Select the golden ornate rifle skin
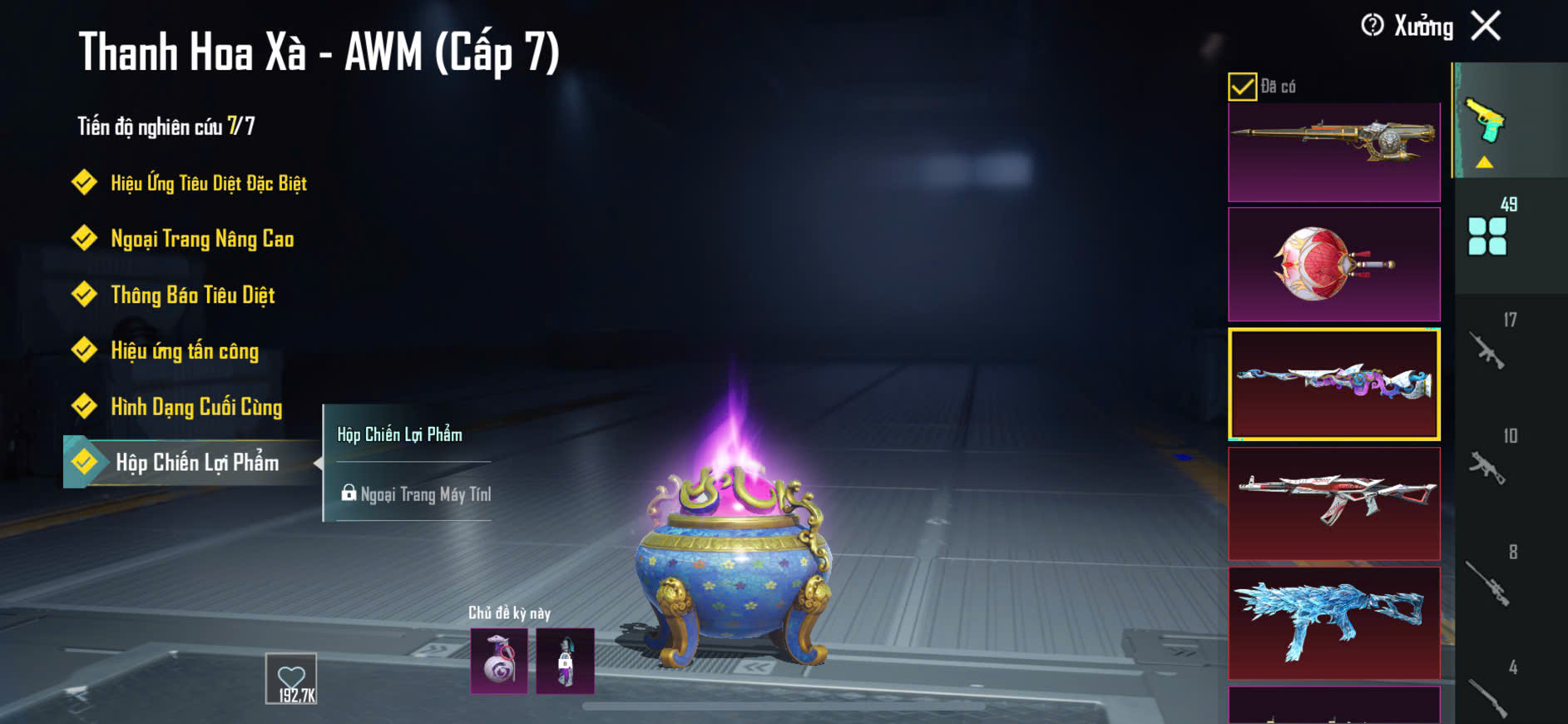 point(1333,151)
